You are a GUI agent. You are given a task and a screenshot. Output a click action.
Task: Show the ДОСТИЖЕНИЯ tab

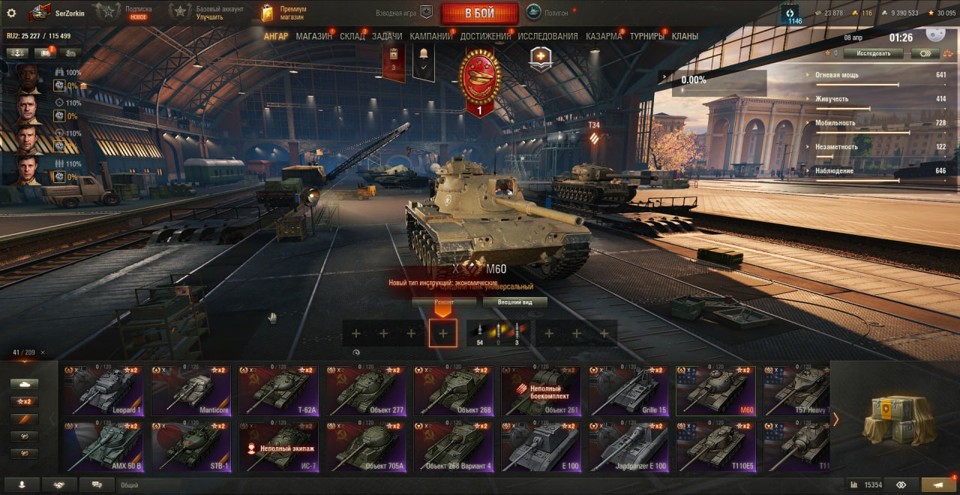click(x=485, y=36)
